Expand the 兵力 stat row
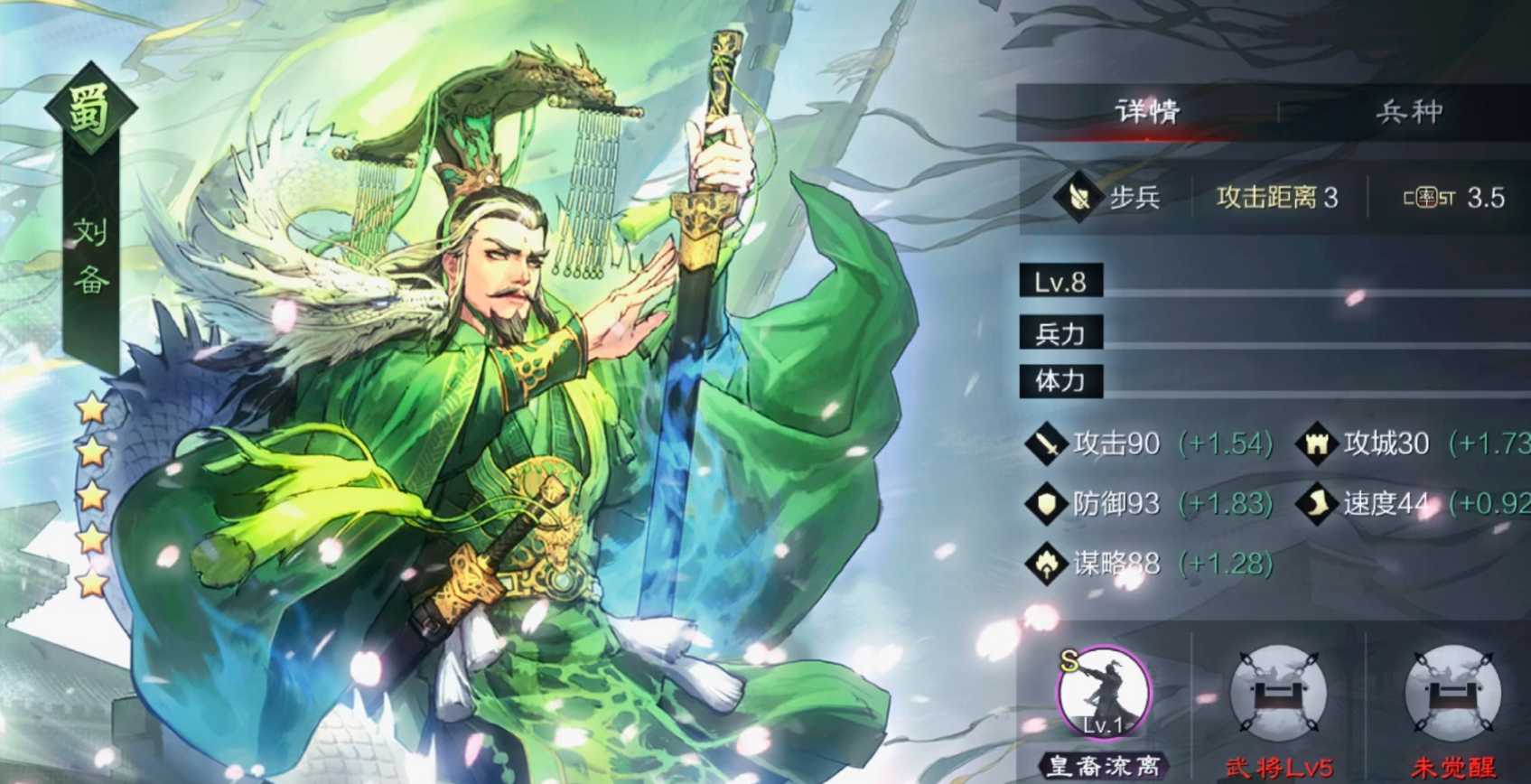 pyautogui.click(x=1060, y=331)
